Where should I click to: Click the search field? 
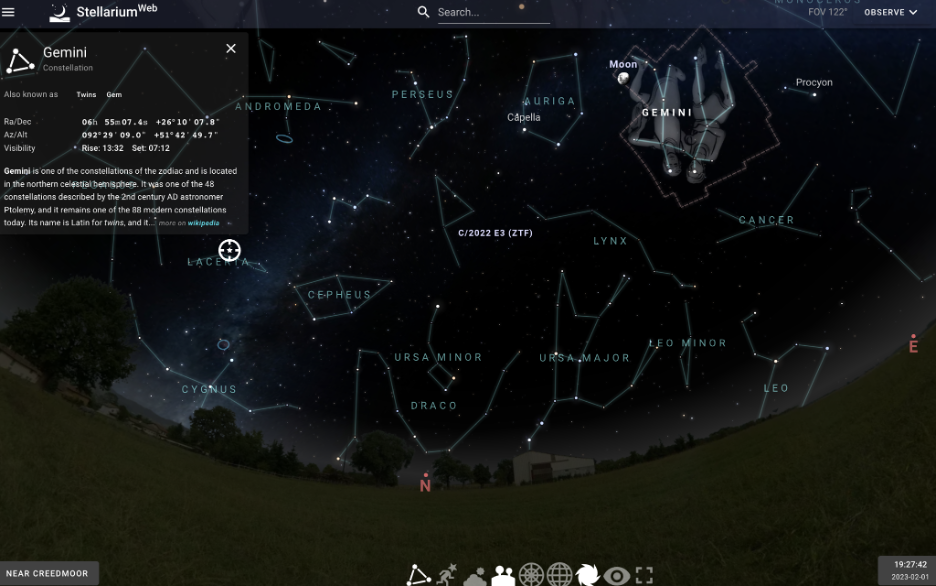click(492, 12)
